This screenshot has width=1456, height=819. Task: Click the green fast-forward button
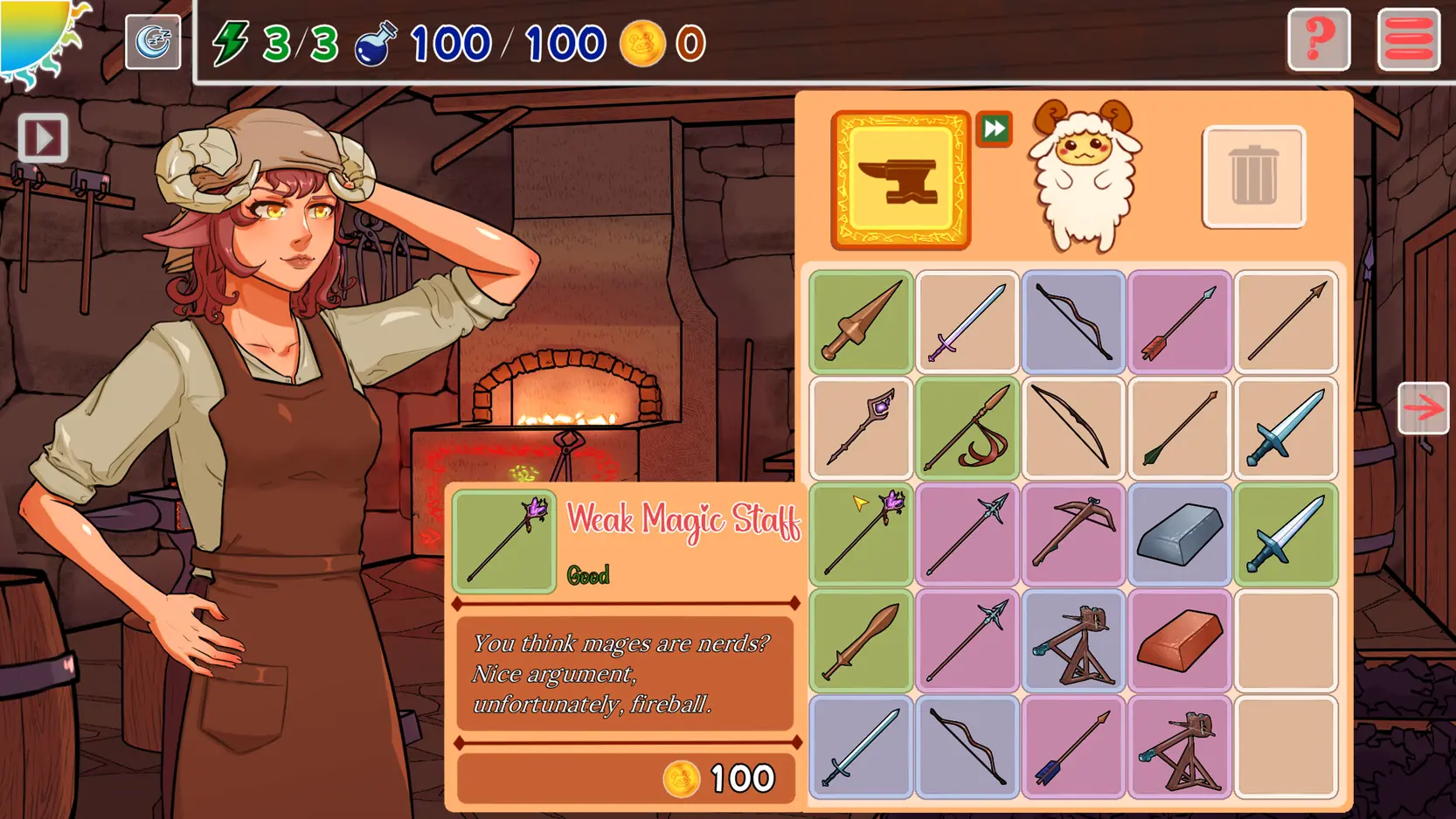pyautogui.click(x=994, y=129)
